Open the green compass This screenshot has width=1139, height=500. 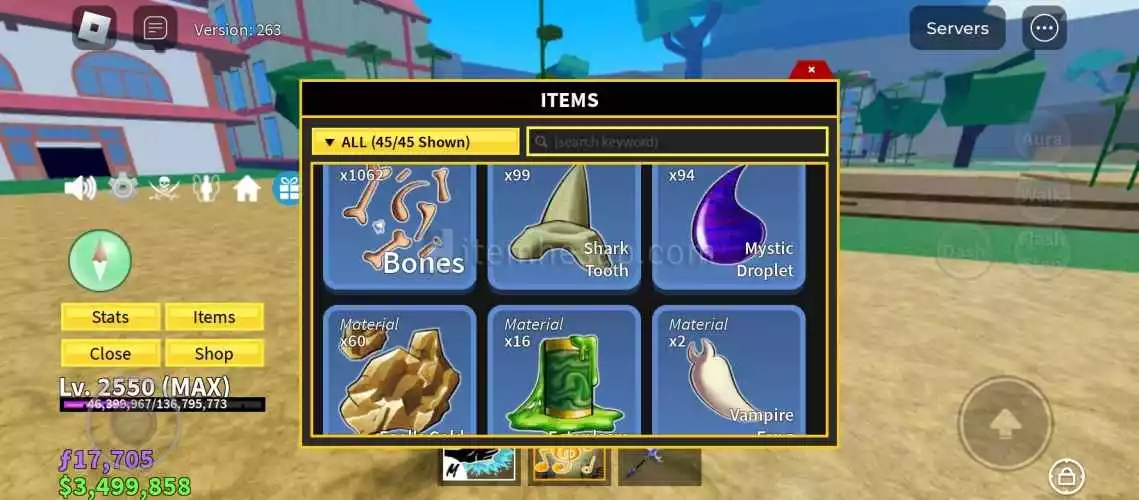coord(100,261)
